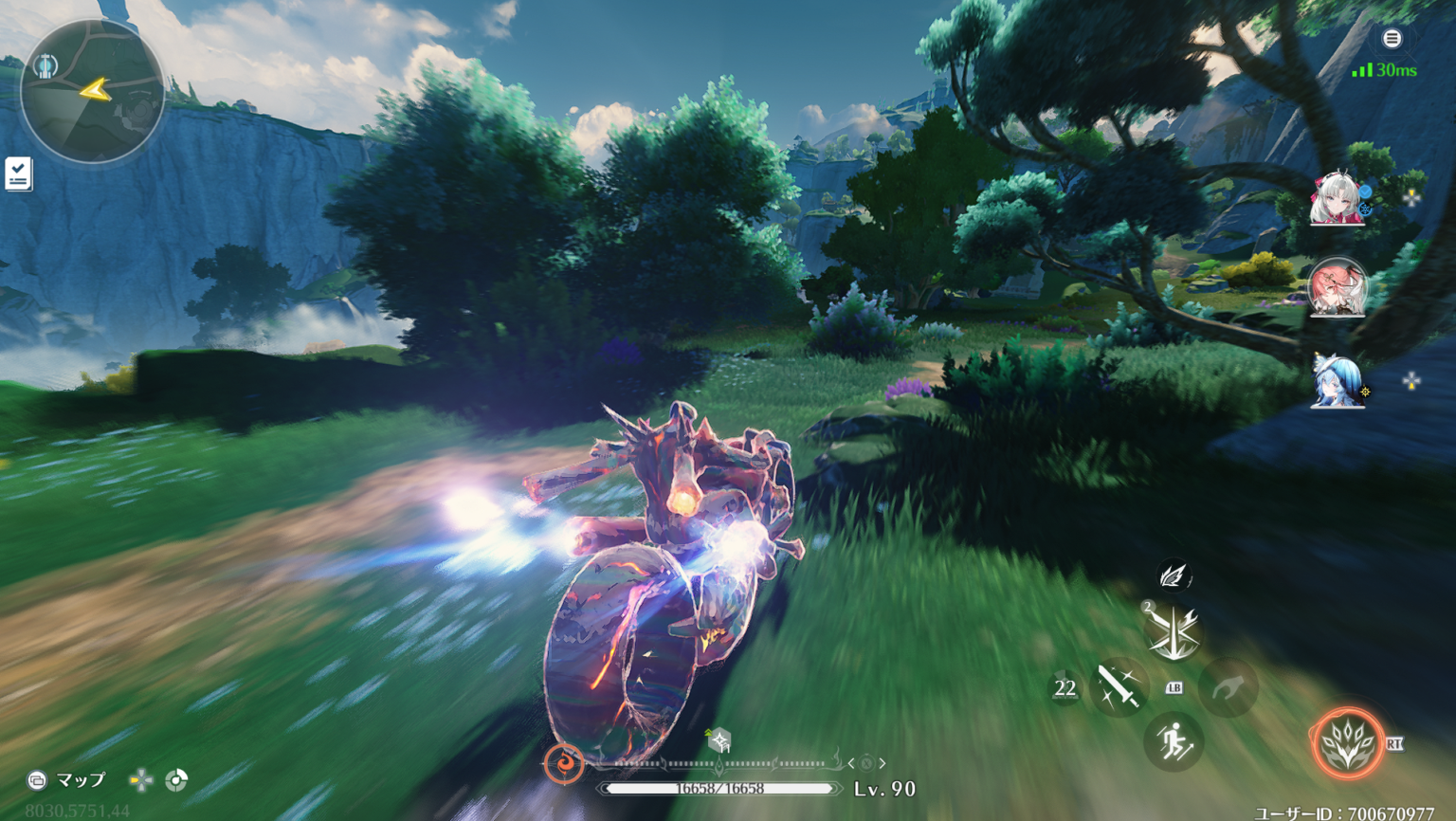Open the quest checklist icon

(x=18, y=173)
